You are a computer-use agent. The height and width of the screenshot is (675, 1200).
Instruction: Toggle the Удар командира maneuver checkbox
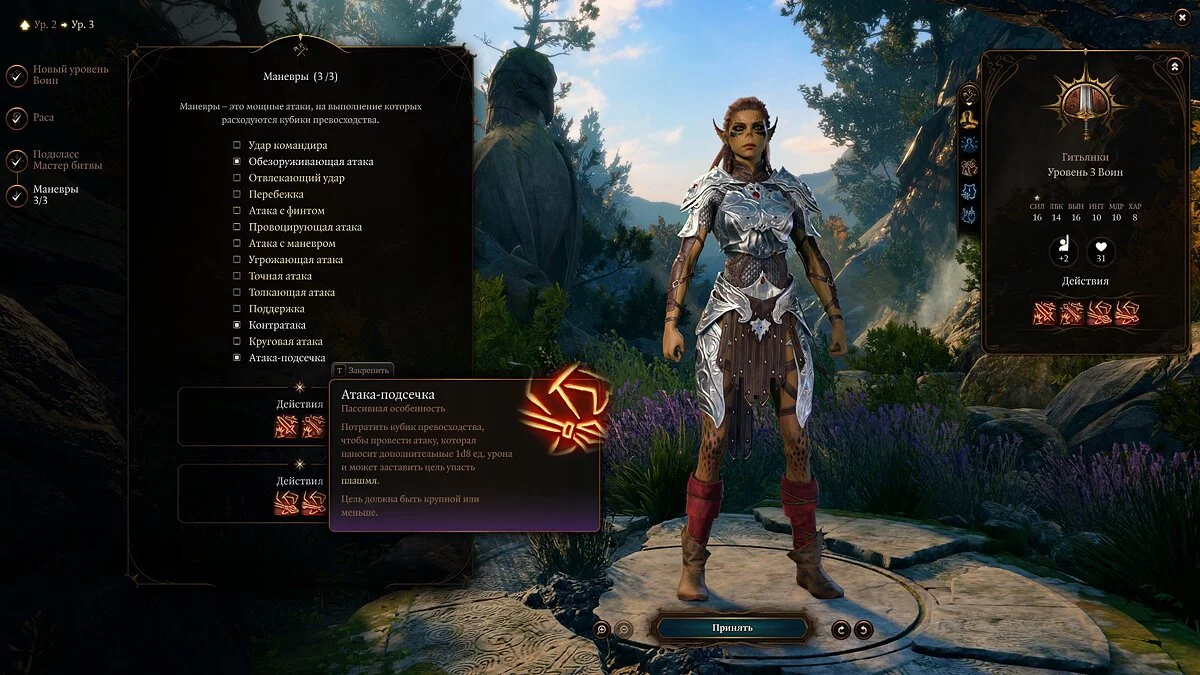point(237,145)
